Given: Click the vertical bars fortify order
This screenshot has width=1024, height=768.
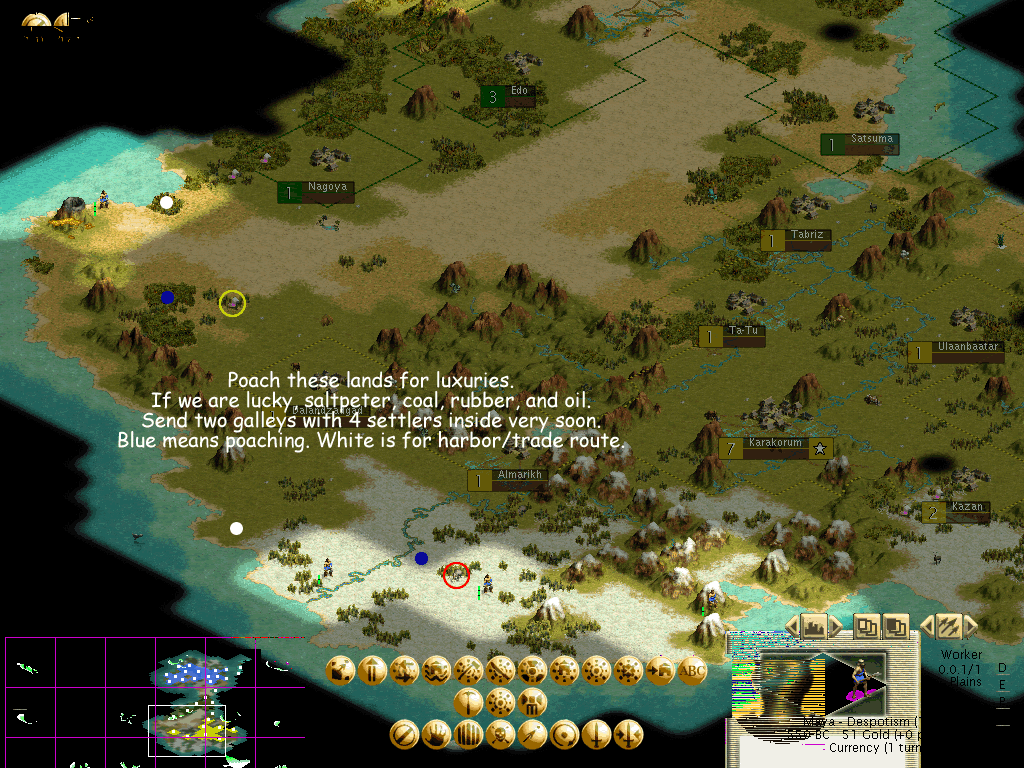Looking at the screenshot, I should click(x=468, y=735).
